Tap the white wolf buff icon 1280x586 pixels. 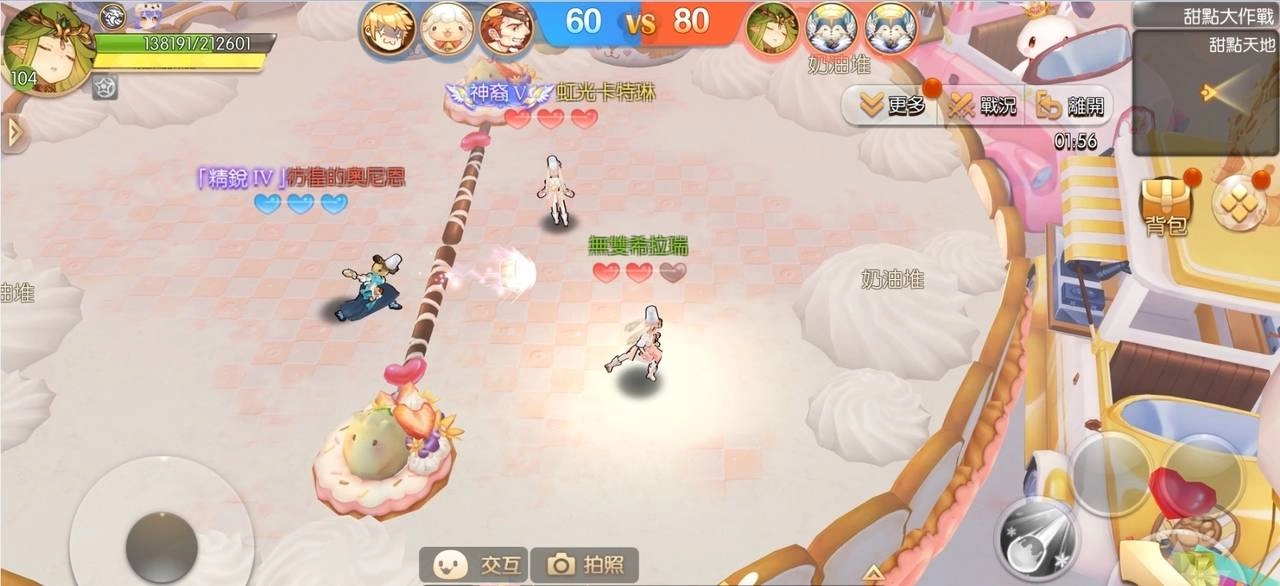coord(113,14)
